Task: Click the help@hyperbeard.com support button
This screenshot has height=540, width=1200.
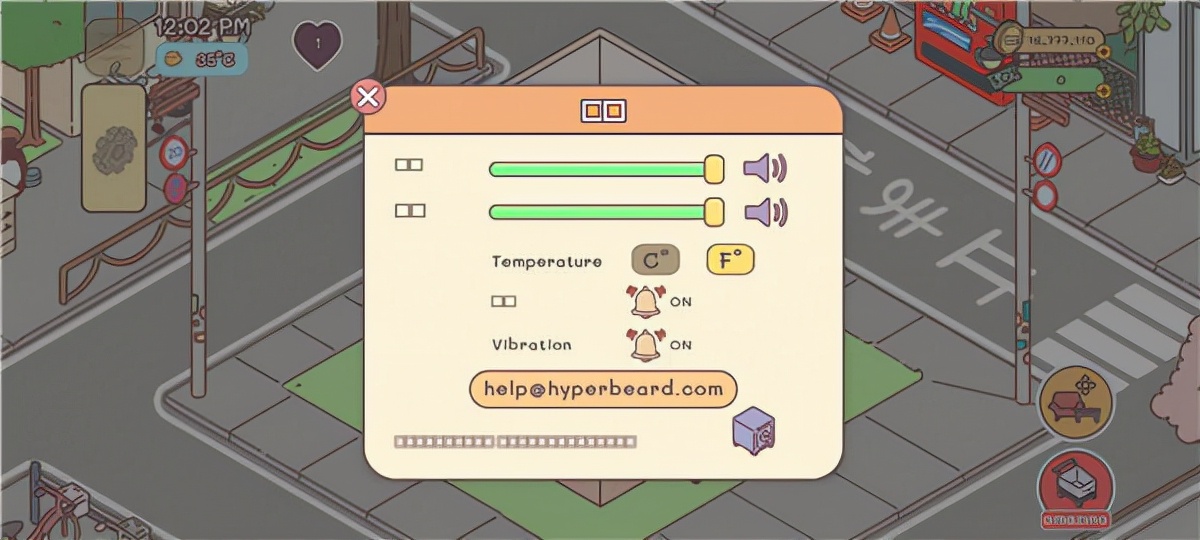Action: (603, 389)
